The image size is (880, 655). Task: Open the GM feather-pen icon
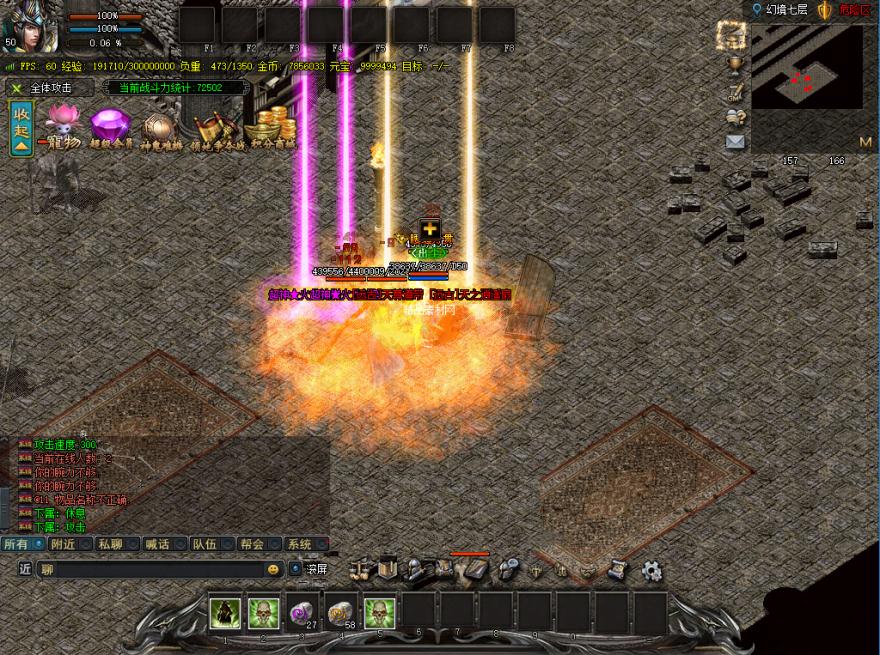pyautogui.click(x=735, y=93)
